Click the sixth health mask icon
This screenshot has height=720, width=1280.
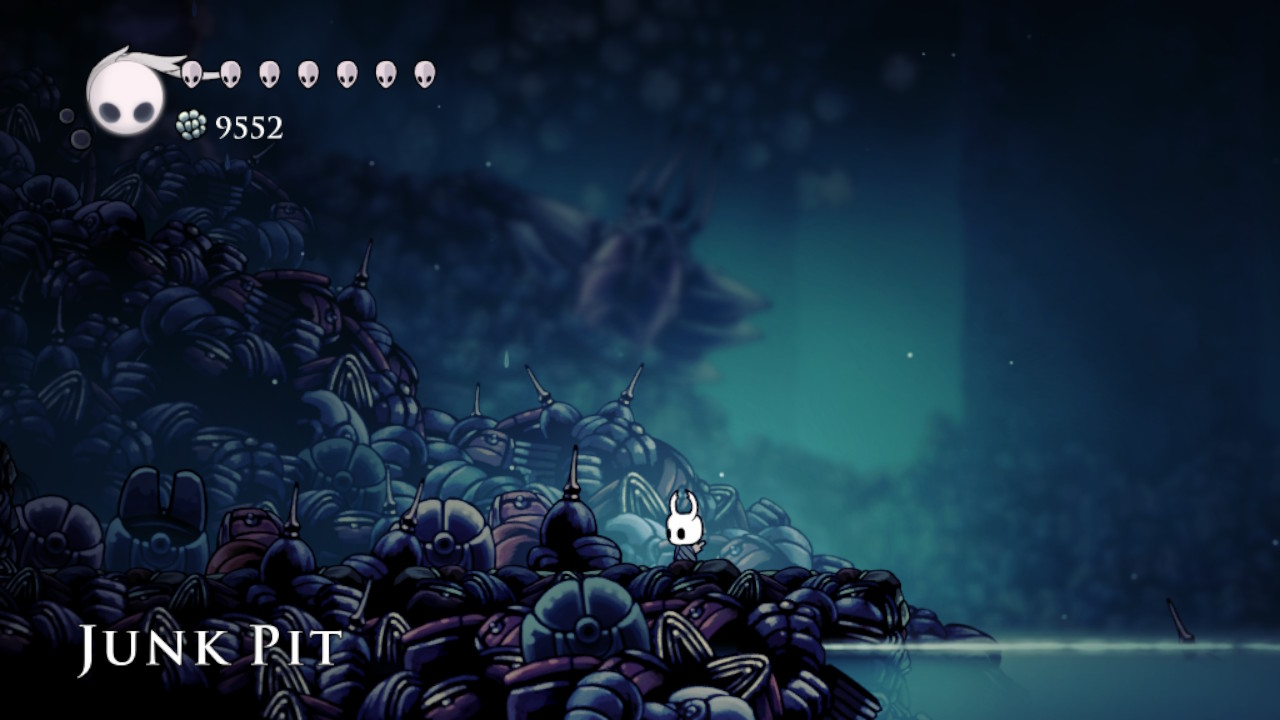(384, 72)
